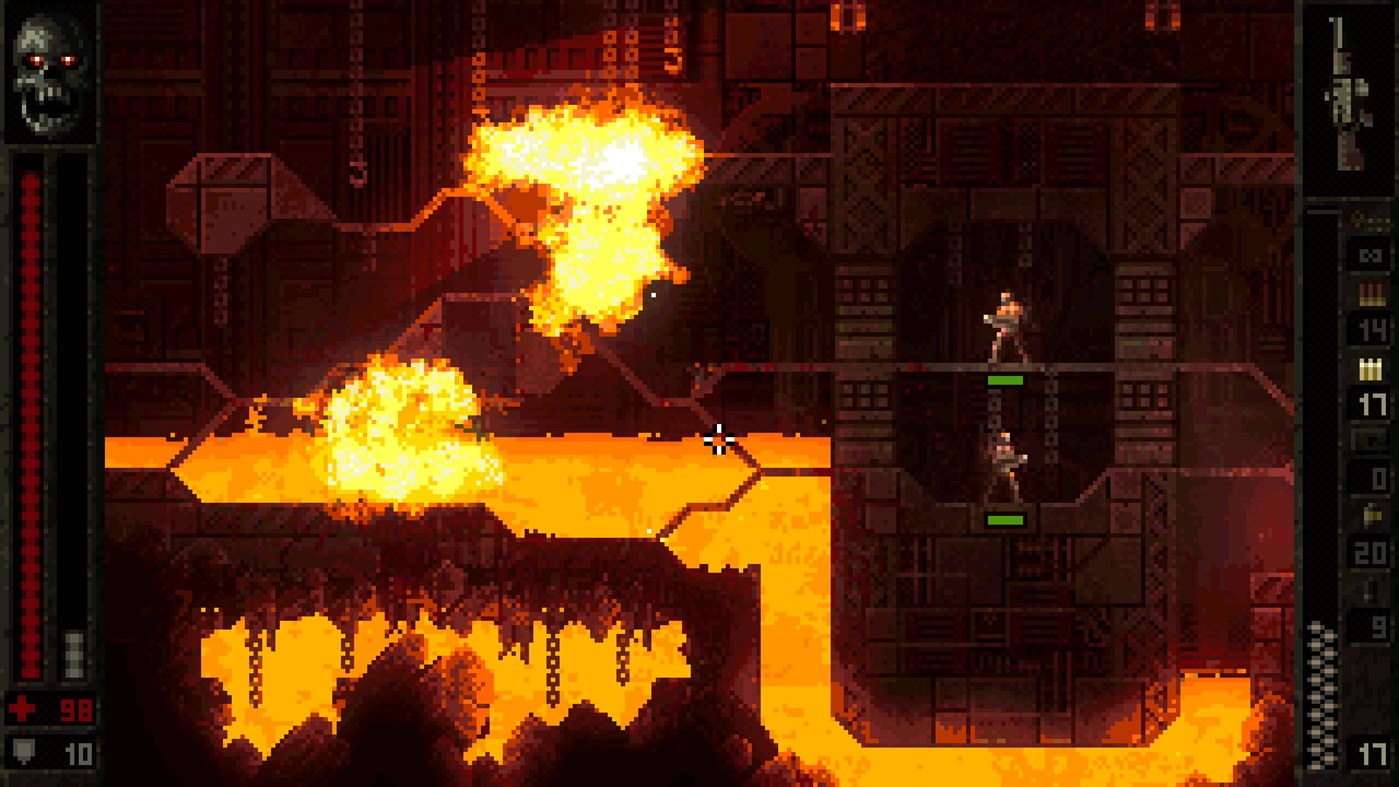Screen dimensions: 1399x787
Task: Click the upper soldier's green health bar
Action: [1003, 378]
